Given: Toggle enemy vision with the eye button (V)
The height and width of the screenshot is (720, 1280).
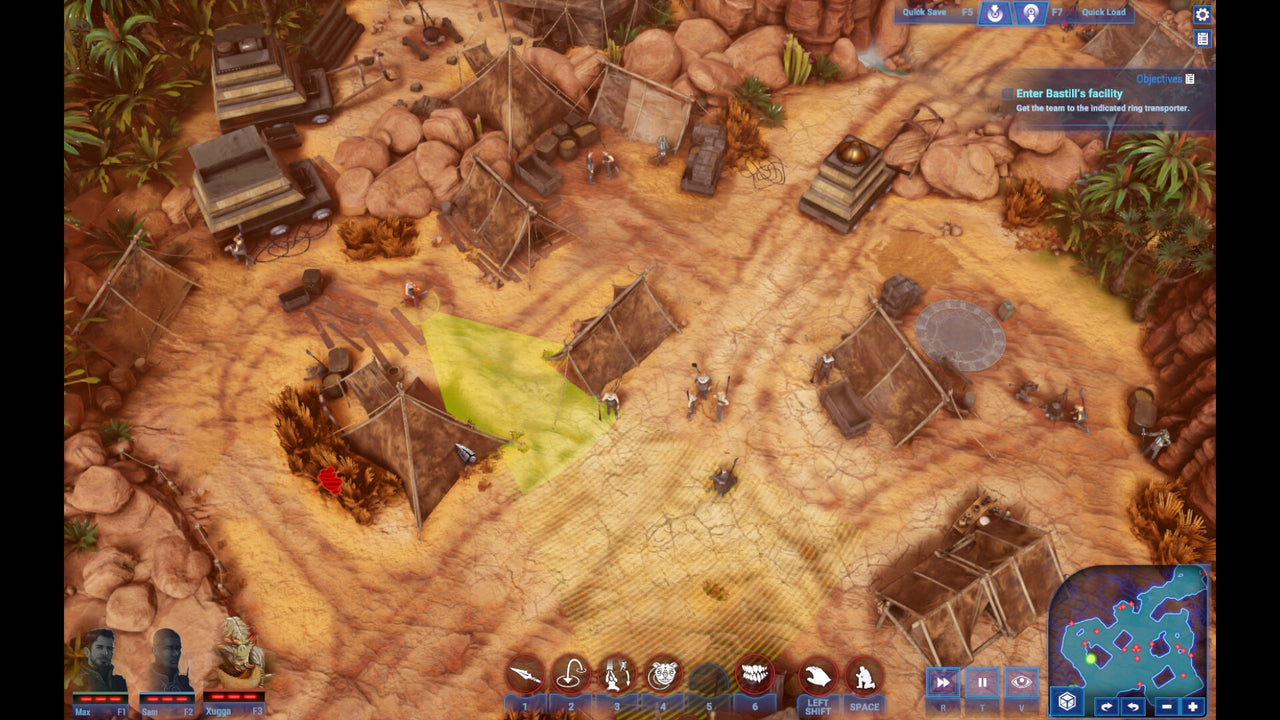Looking at the screenshot, I should [1023, 682].
